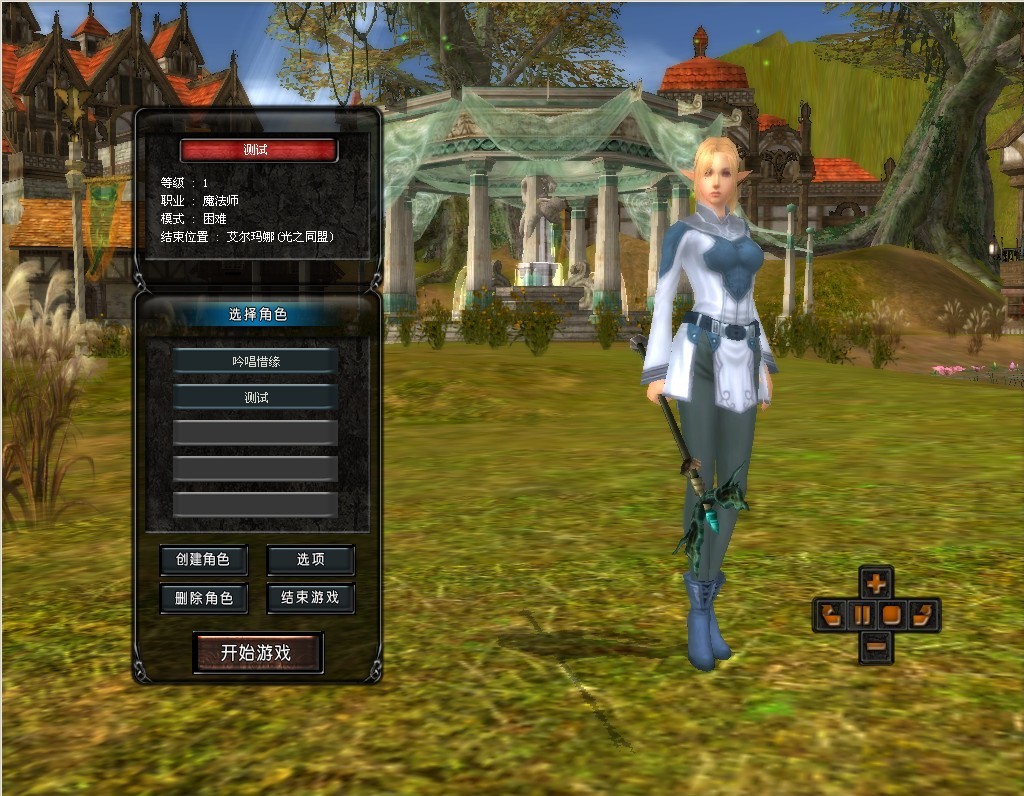Choose 删除角色 (Delete Character)
This screenshot has width=1024, height=796.
tap(203, 598)
